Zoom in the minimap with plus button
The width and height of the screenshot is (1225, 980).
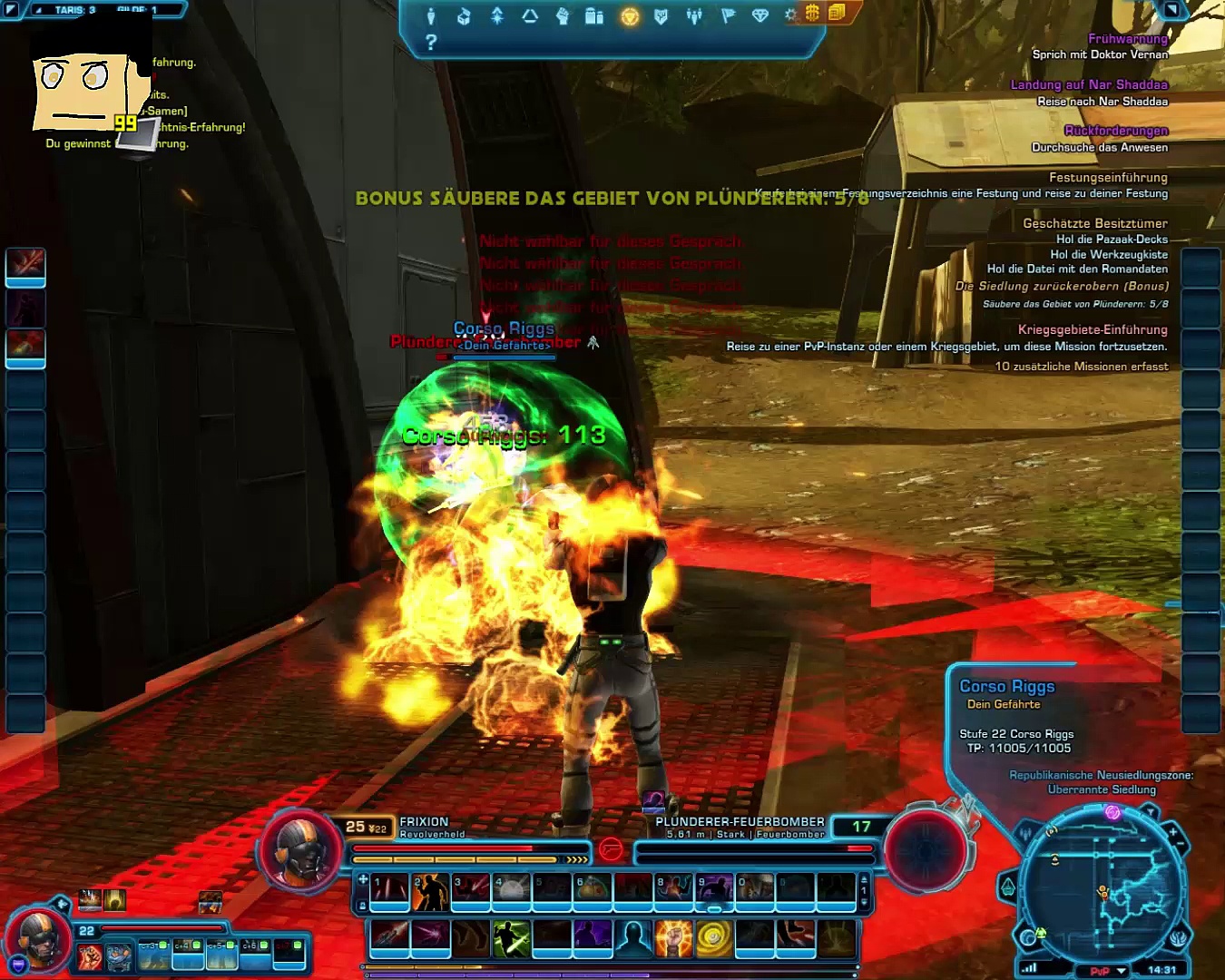coord(1172,831)
